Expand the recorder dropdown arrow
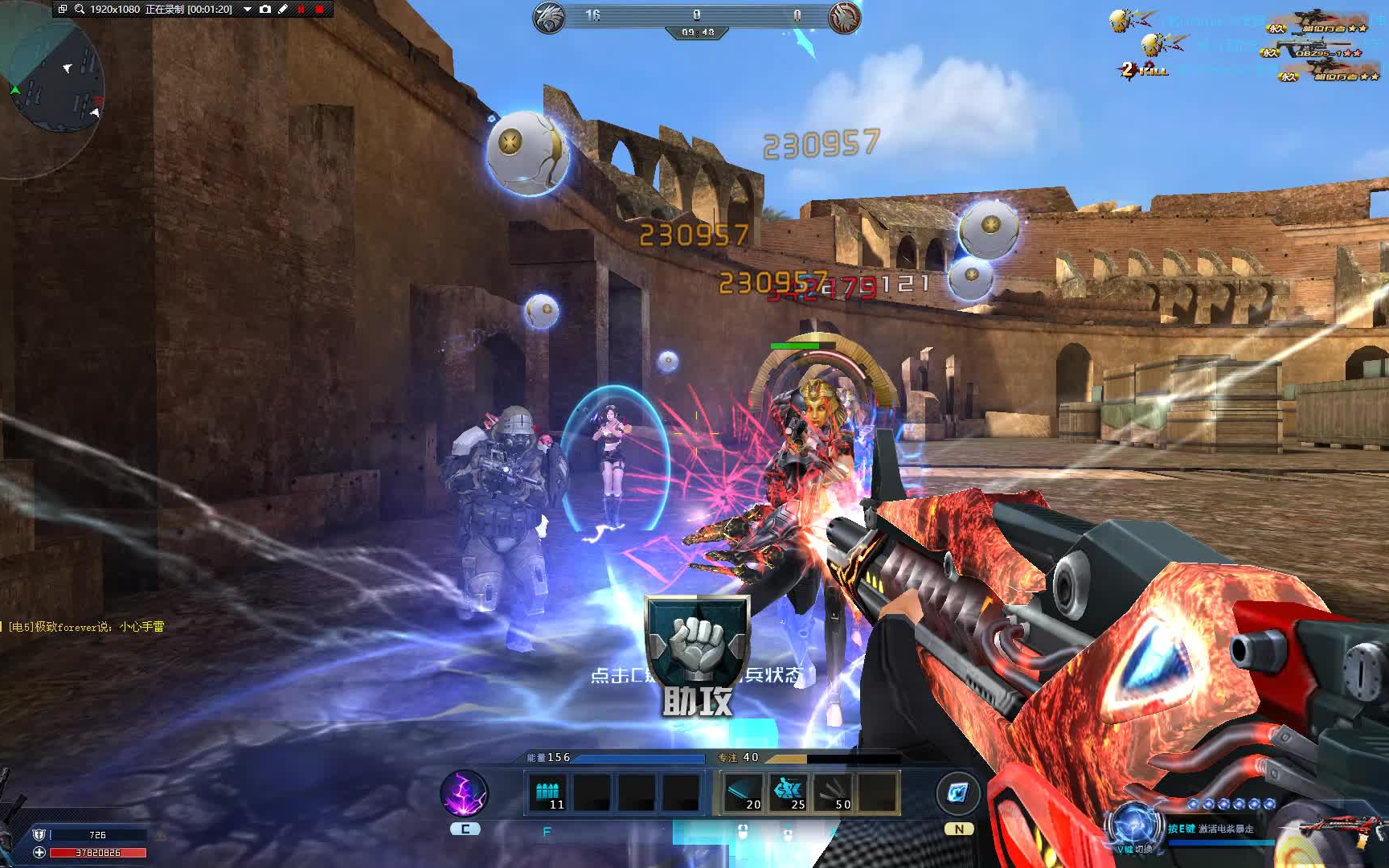The width and height of the screenshot is (1389, 868). [x=248, y=10]
